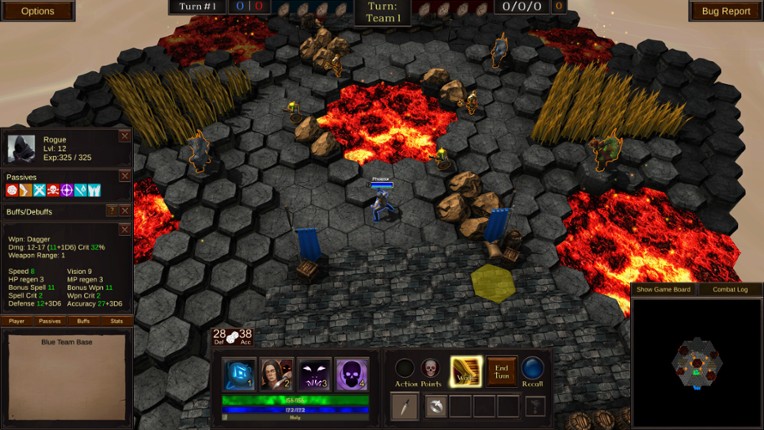Click the Buffs/Debuffs help question mark
Viewport: 764px width, 430px height.
[x=112, y=211]
